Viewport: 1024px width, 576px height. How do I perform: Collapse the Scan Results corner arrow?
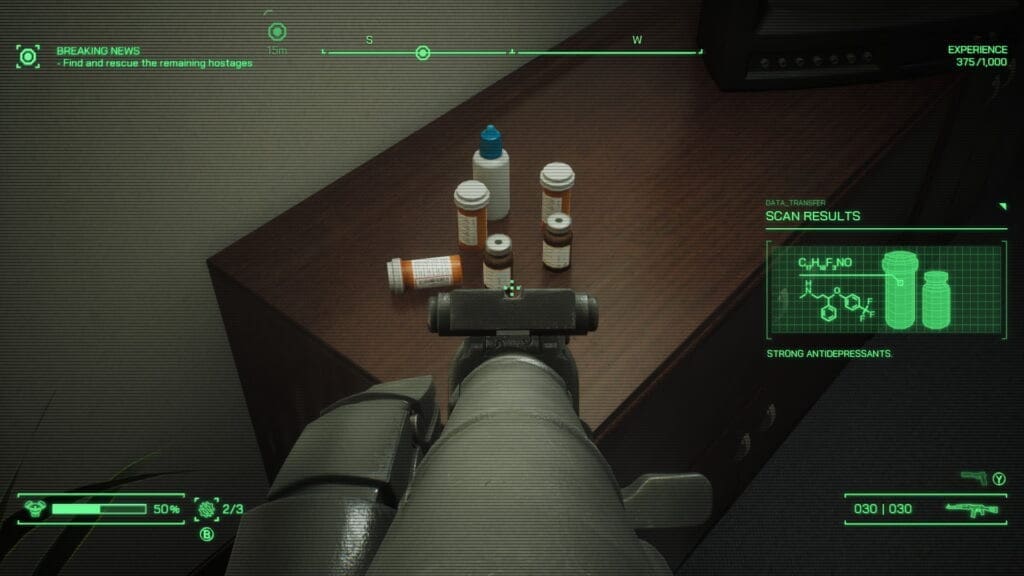[1002, 206]
